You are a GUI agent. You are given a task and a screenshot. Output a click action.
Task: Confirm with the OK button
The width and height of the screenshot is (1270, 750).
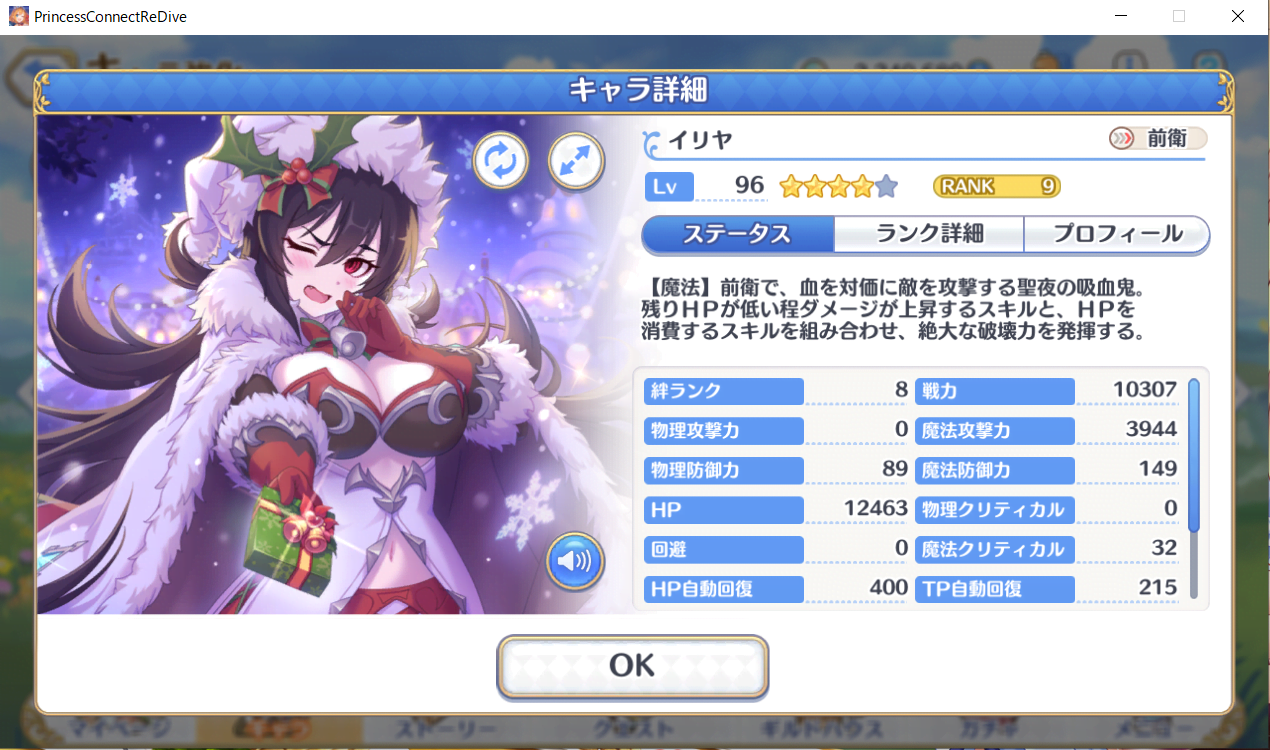tap(632, 666)
